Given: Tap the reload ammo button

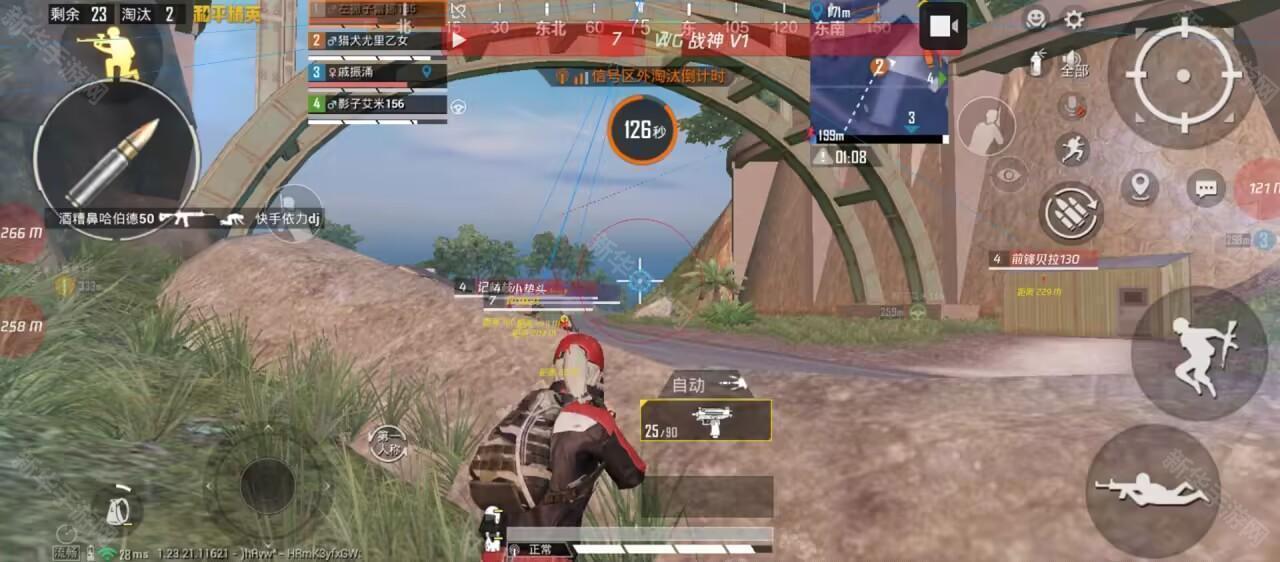Looking at the screenshot, I should click(x=1071, y=211).
